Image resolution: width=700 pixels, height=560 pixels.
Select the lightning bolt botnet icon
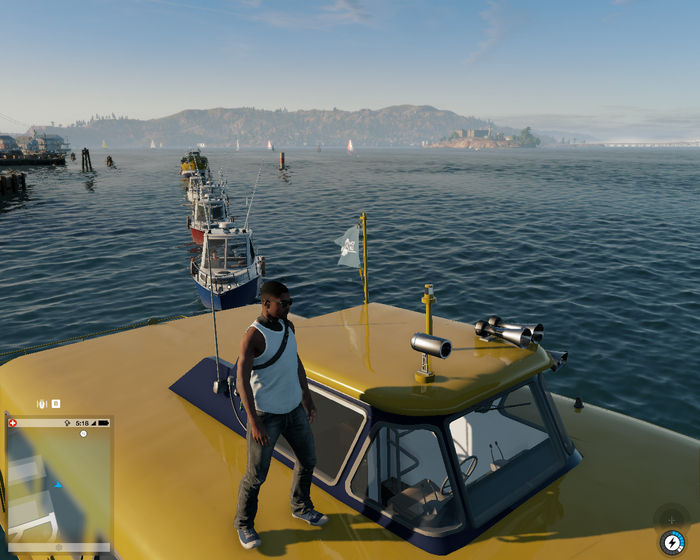[x=673, y=541]
